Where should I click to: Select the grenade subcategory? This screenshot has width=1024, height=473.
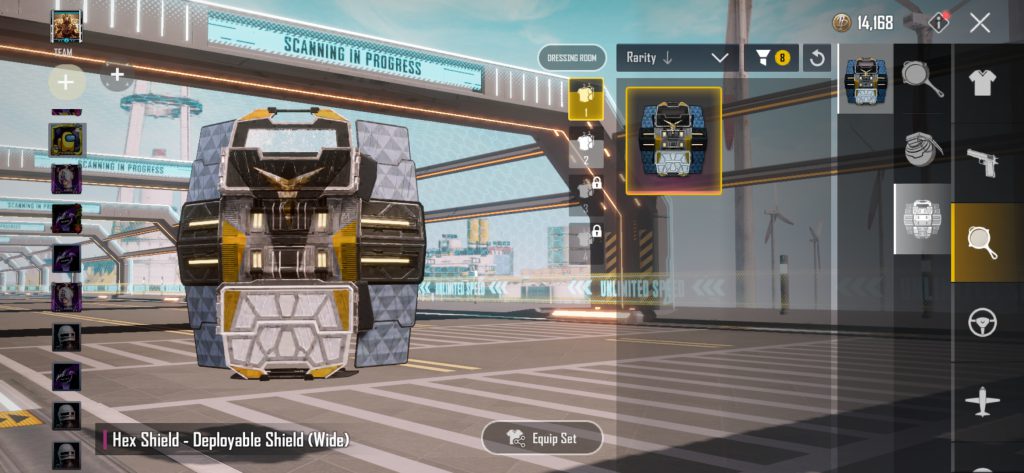click(922, 148)
